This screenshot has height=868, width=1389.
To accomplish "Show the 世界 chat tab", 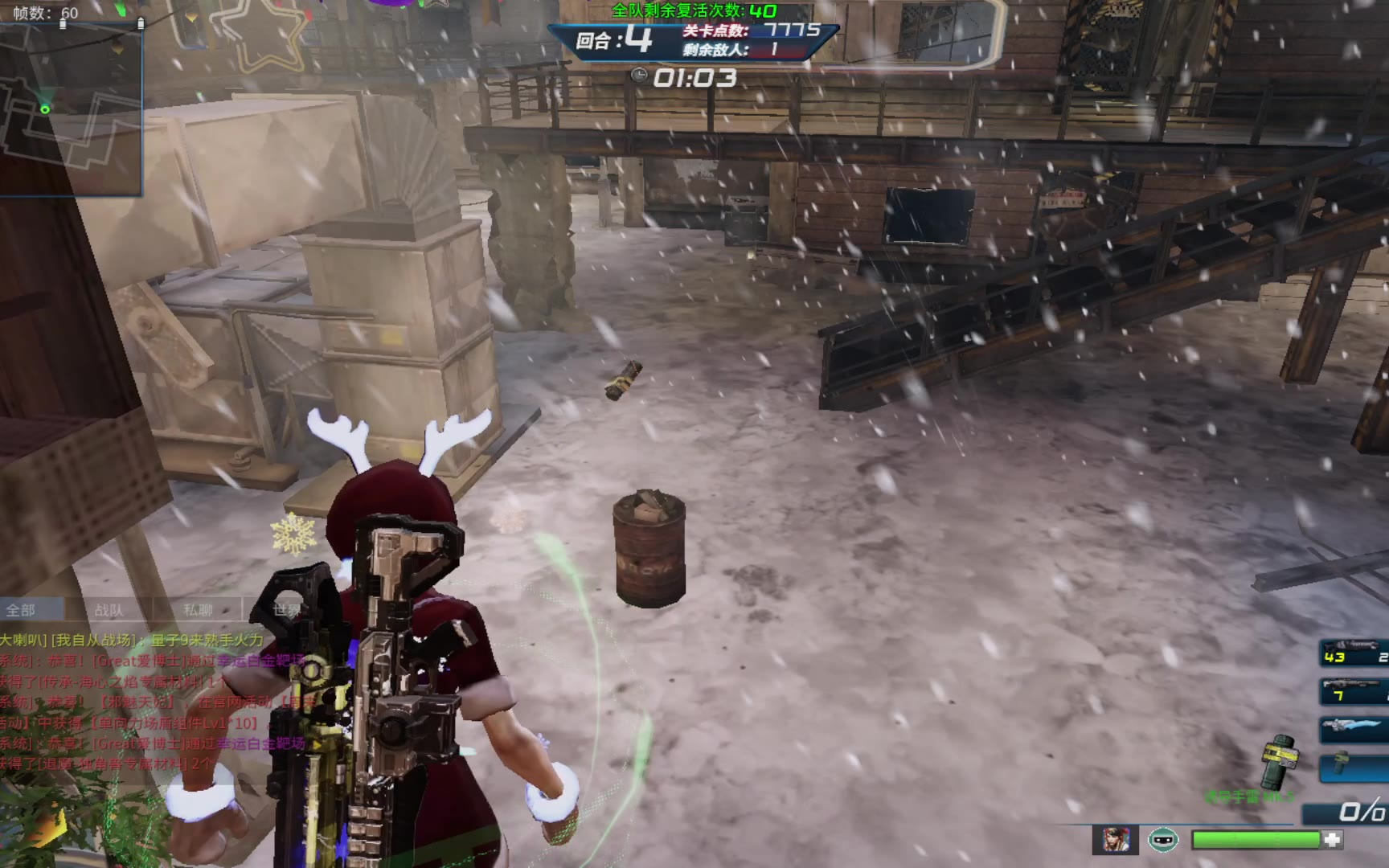I will tap(286, 610).
